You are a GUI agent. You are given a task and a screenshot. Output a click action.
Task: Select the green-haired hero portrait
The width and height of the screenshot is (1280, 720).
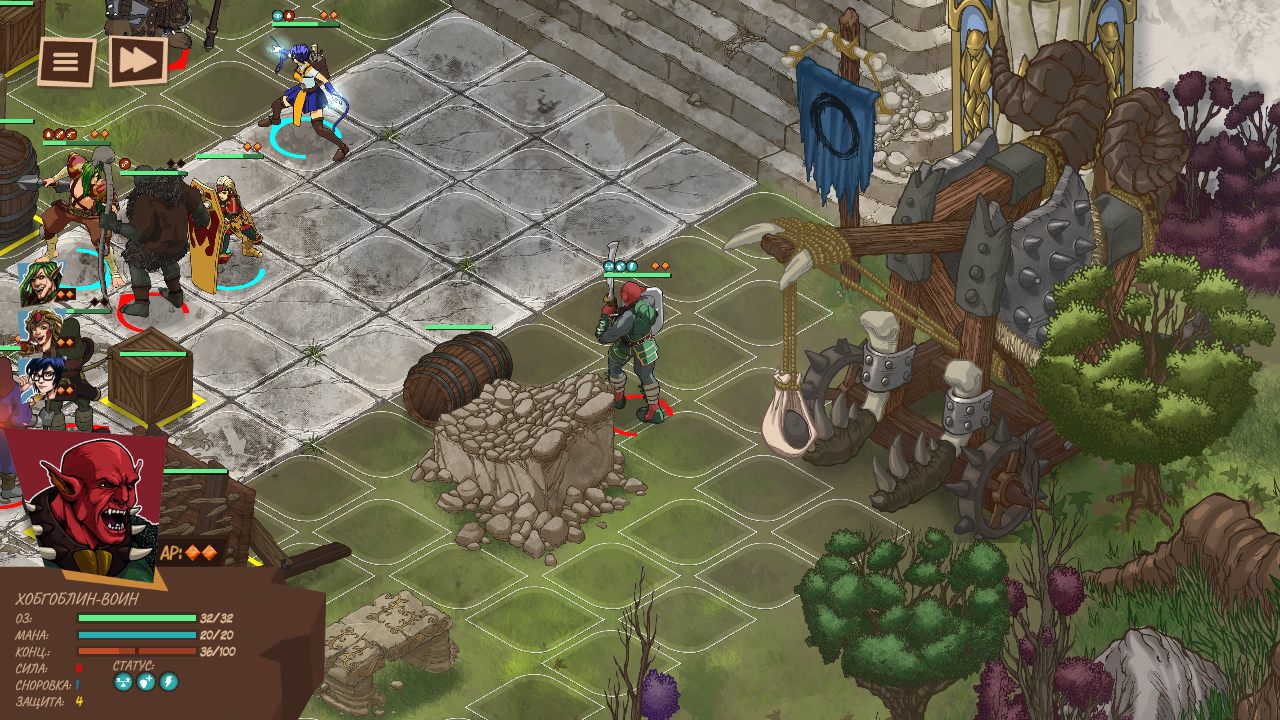click(x=41, y=284)
